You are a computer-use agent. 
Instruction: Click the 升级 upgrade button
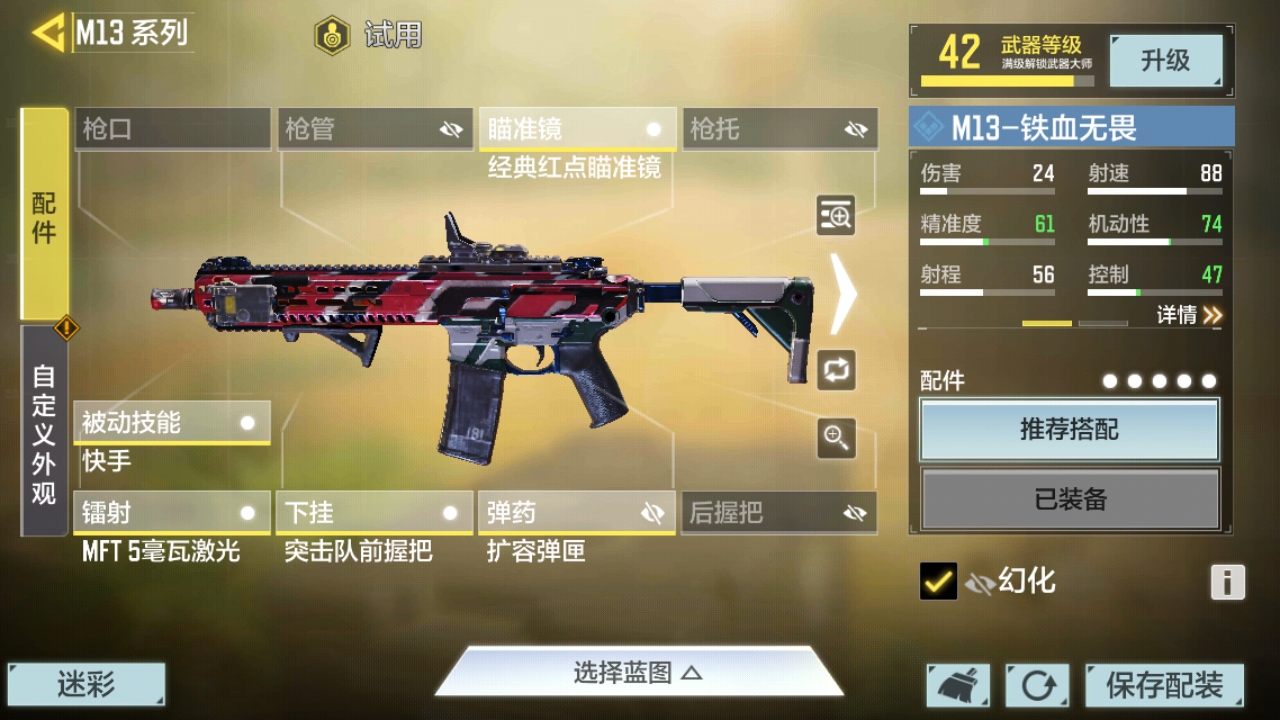coord(1166,61)
